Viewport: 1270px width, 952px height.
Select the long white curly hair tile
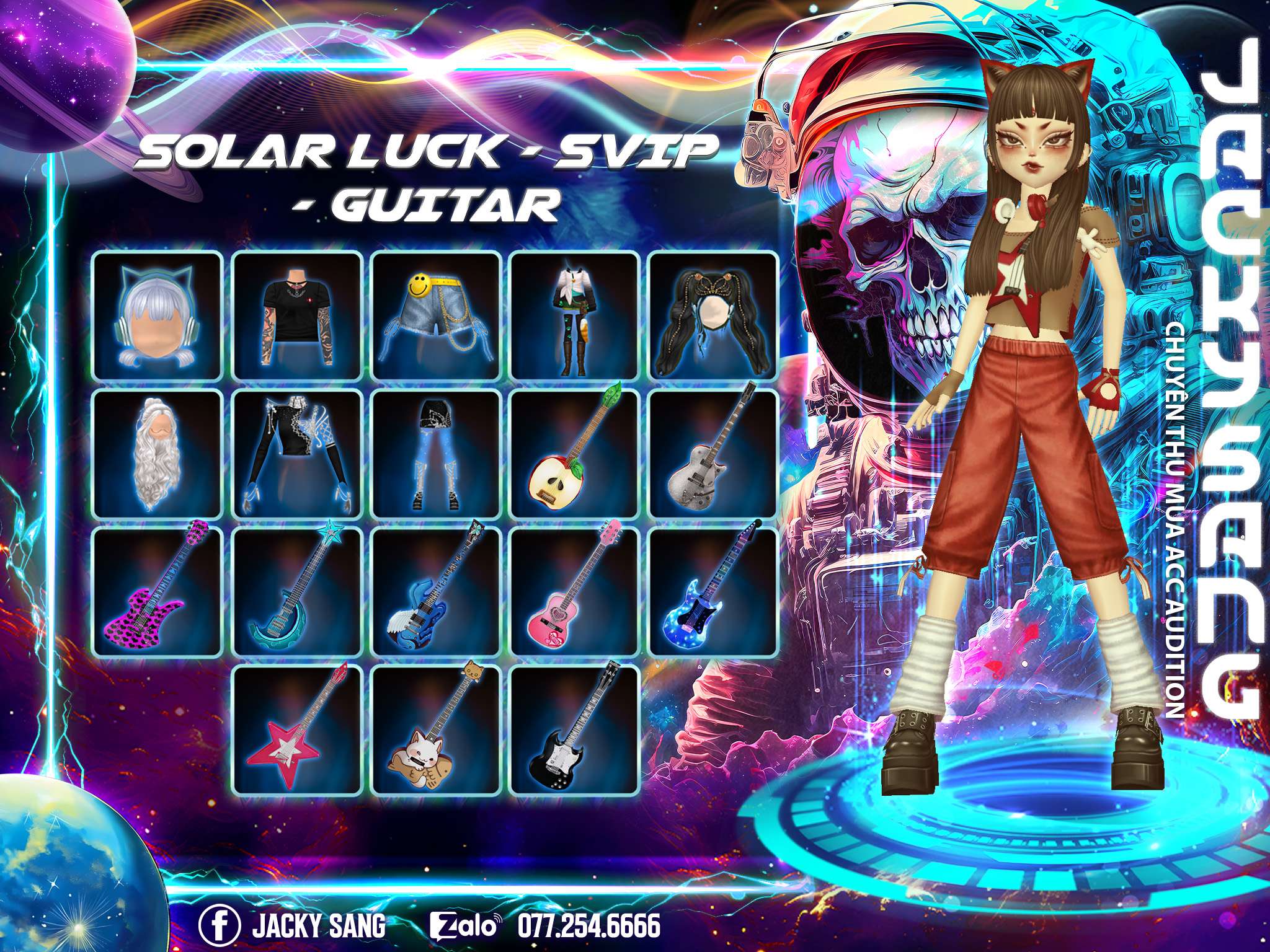tap(158, 454)
